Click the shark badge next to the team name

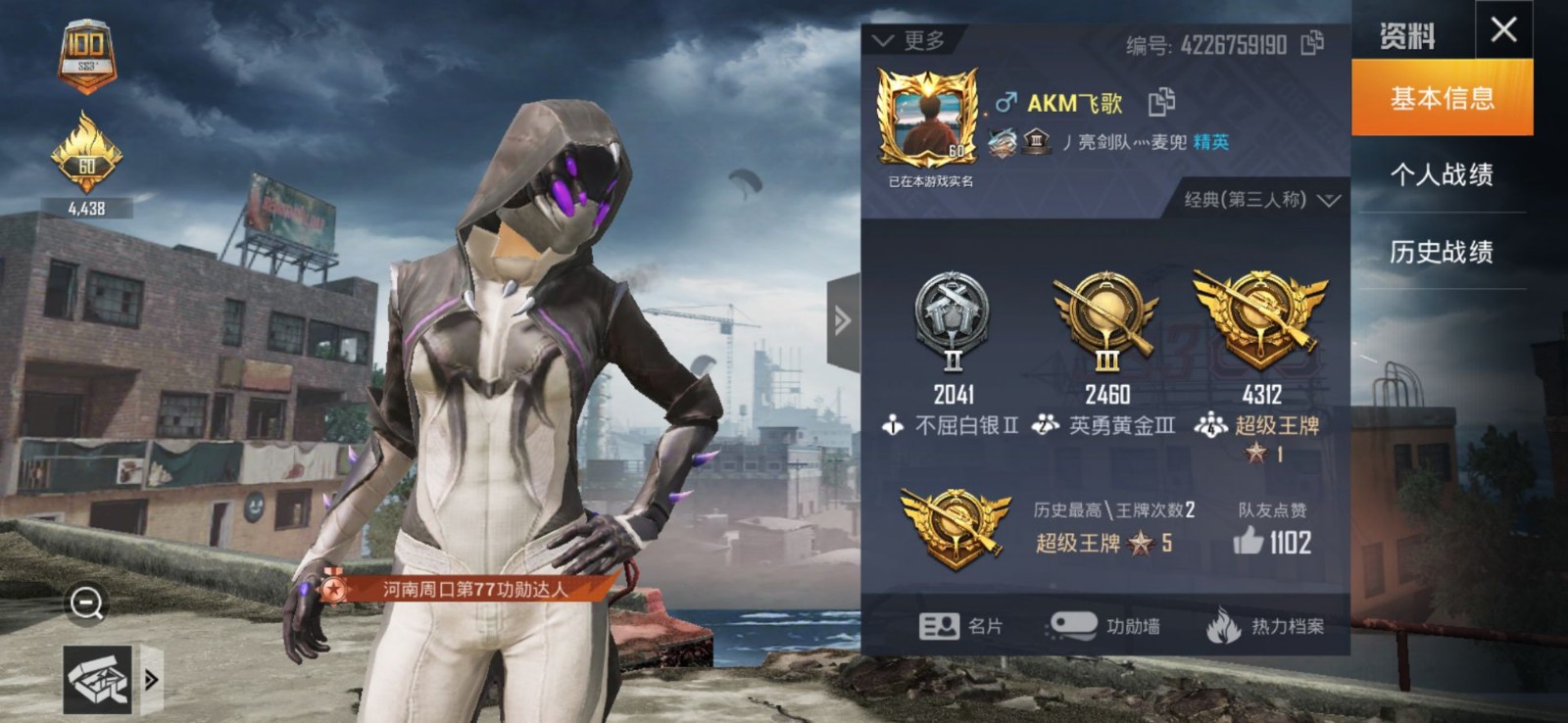(x=1003, y=143)
